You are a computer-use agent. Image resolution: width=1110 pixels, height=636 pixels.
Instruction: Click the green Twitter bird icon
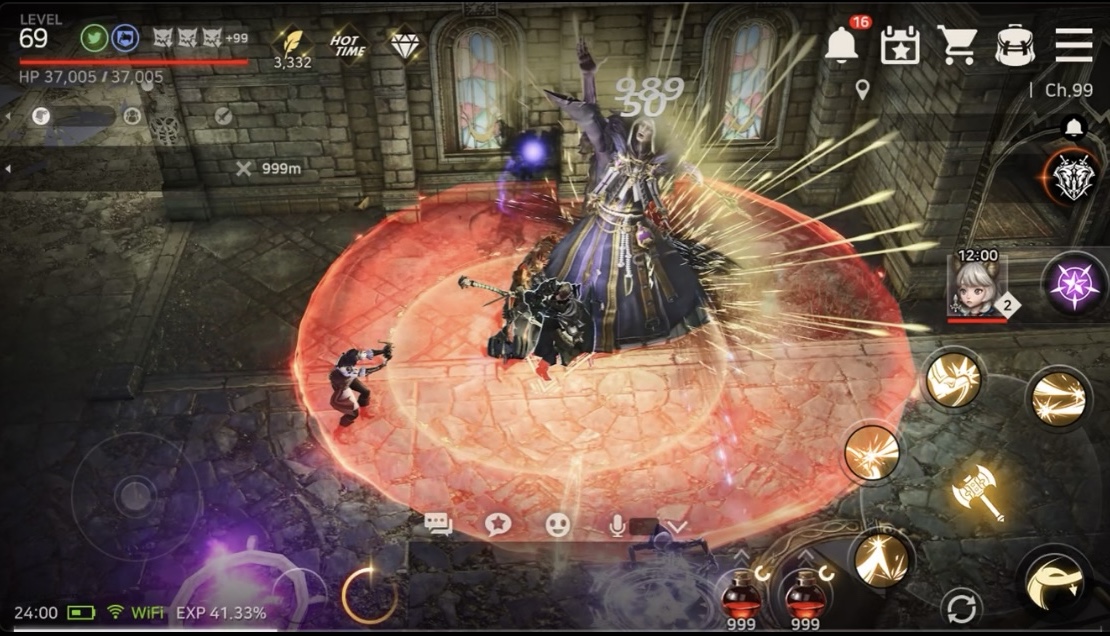(x=94, y=38)
